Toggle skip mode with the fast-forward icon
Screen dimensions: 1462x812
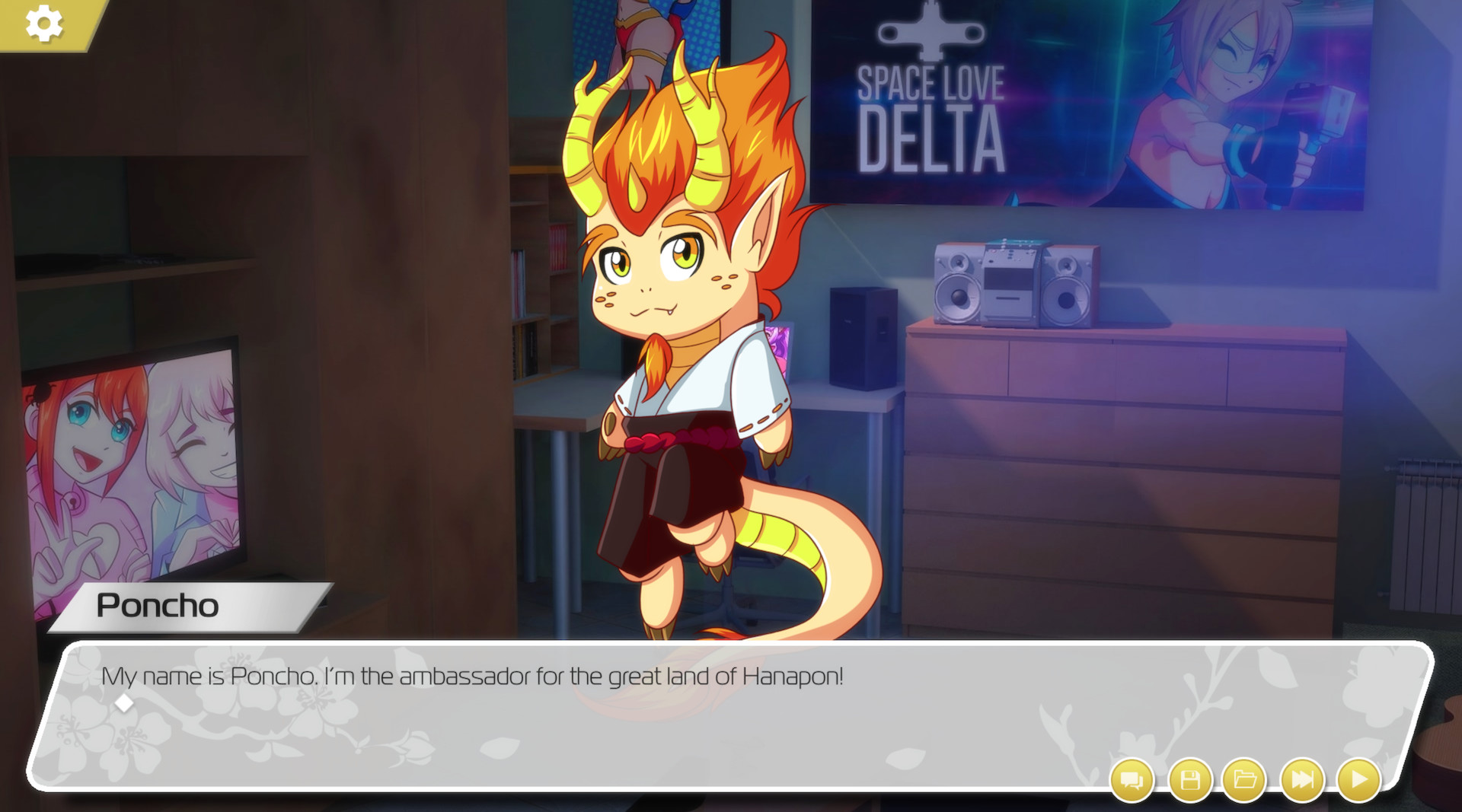tap(1302, 779)
